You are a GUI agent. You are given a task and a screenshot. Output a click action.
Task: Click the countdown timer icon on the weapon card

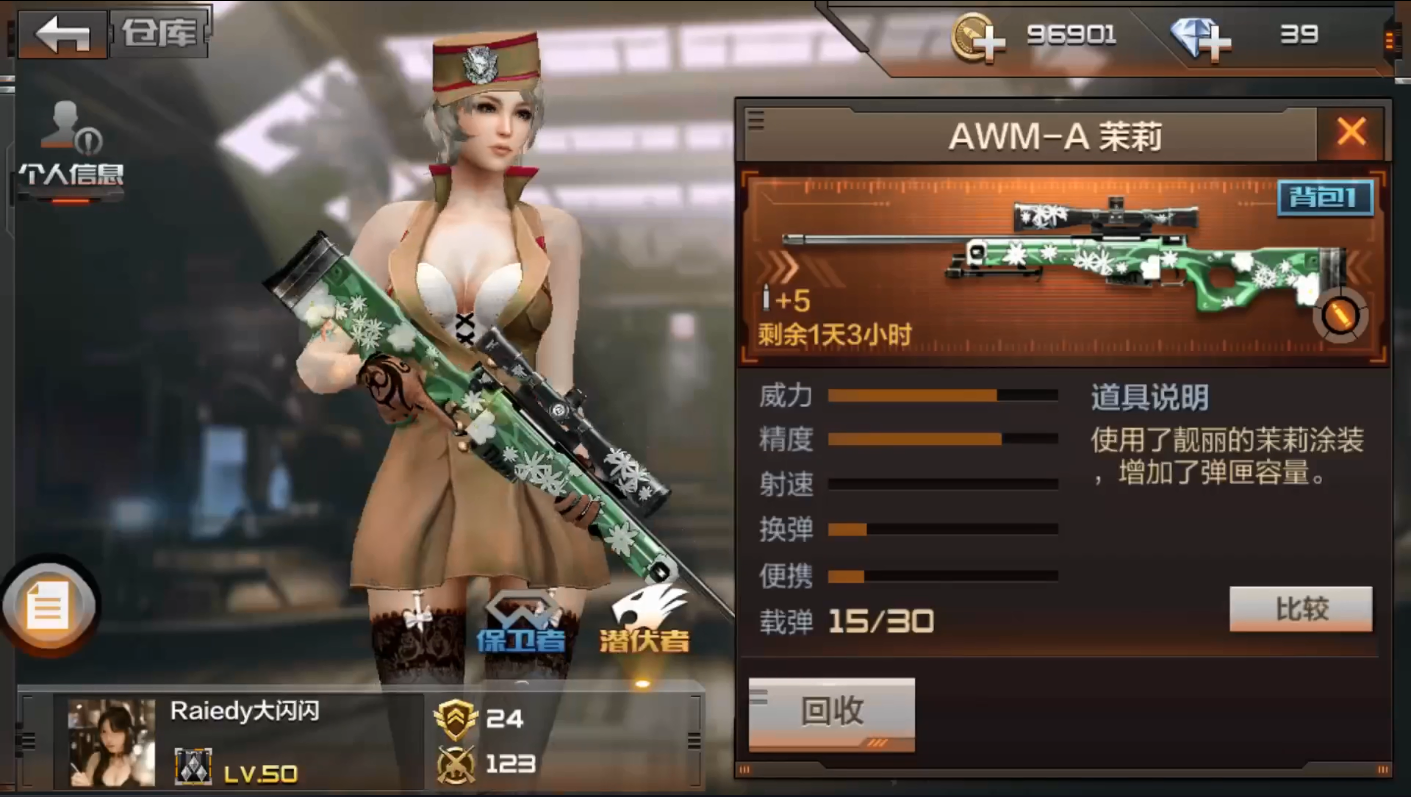click(1341, 316)
